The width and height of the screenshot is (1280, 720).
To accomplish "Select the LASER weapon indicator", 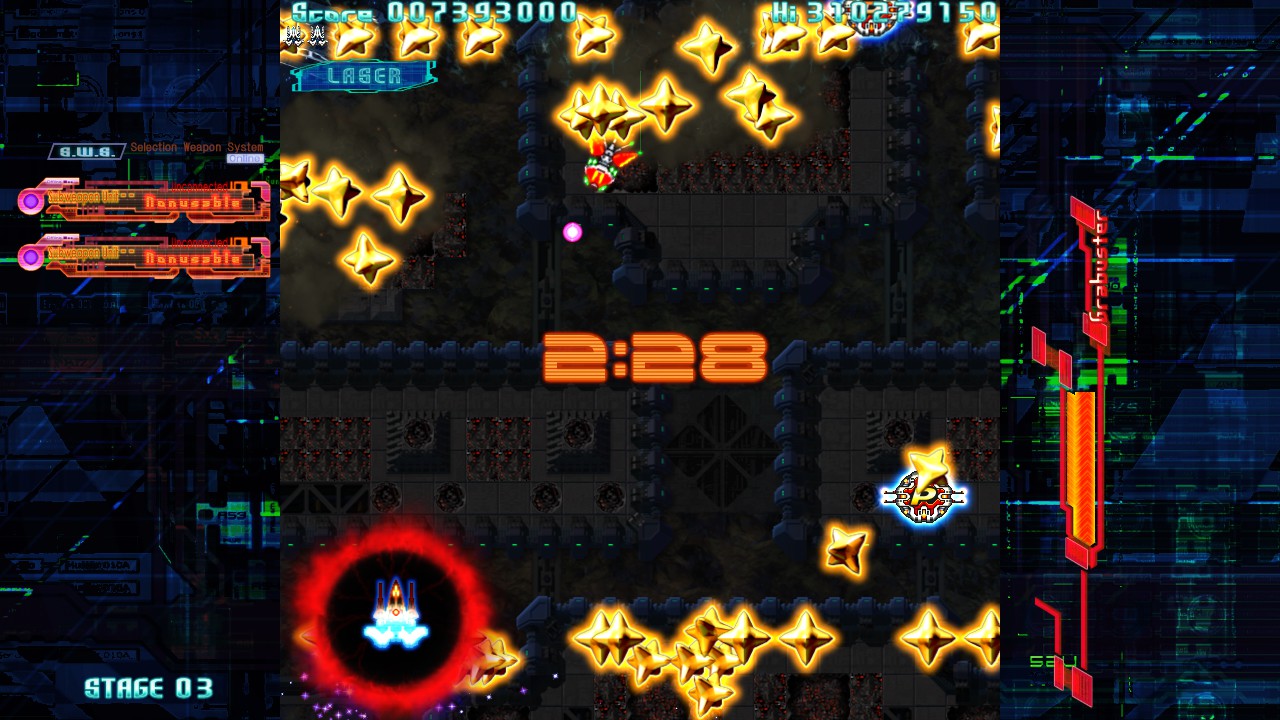I will click(x=364, y=76).
